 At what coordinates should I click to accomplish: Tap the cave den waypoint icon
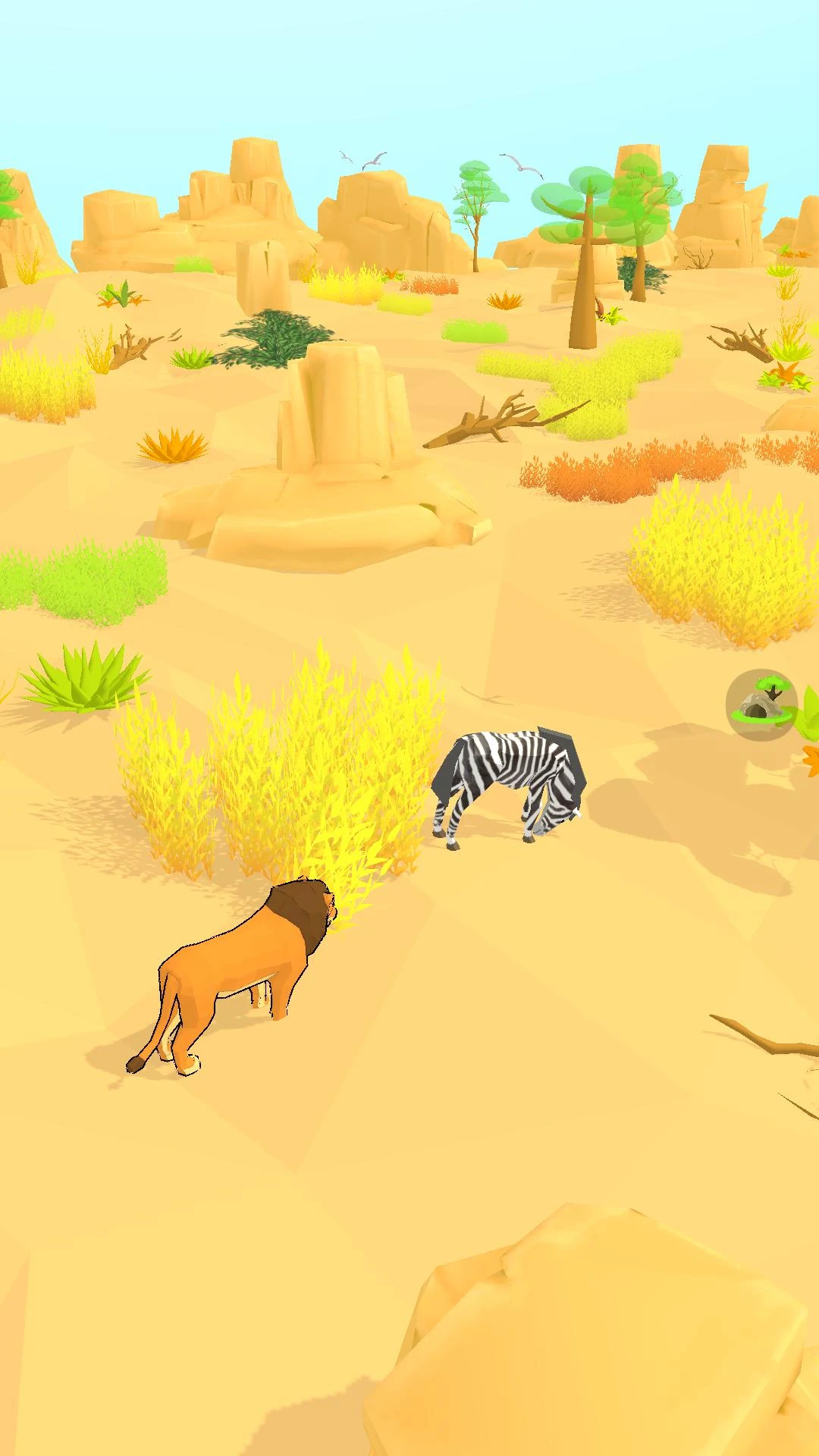coord(761,704)
